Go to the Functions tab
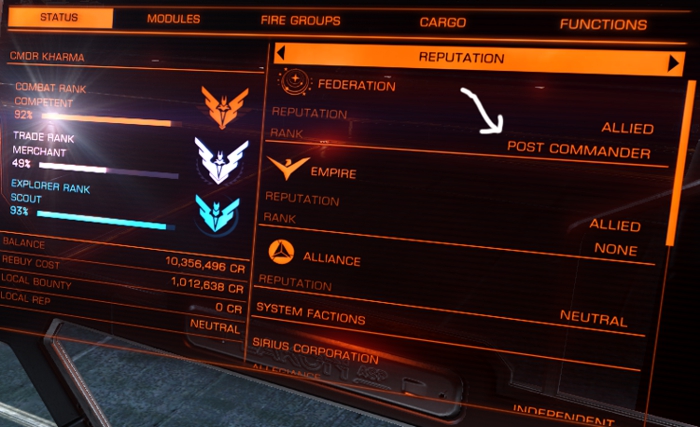 click(x=602, y=23)
